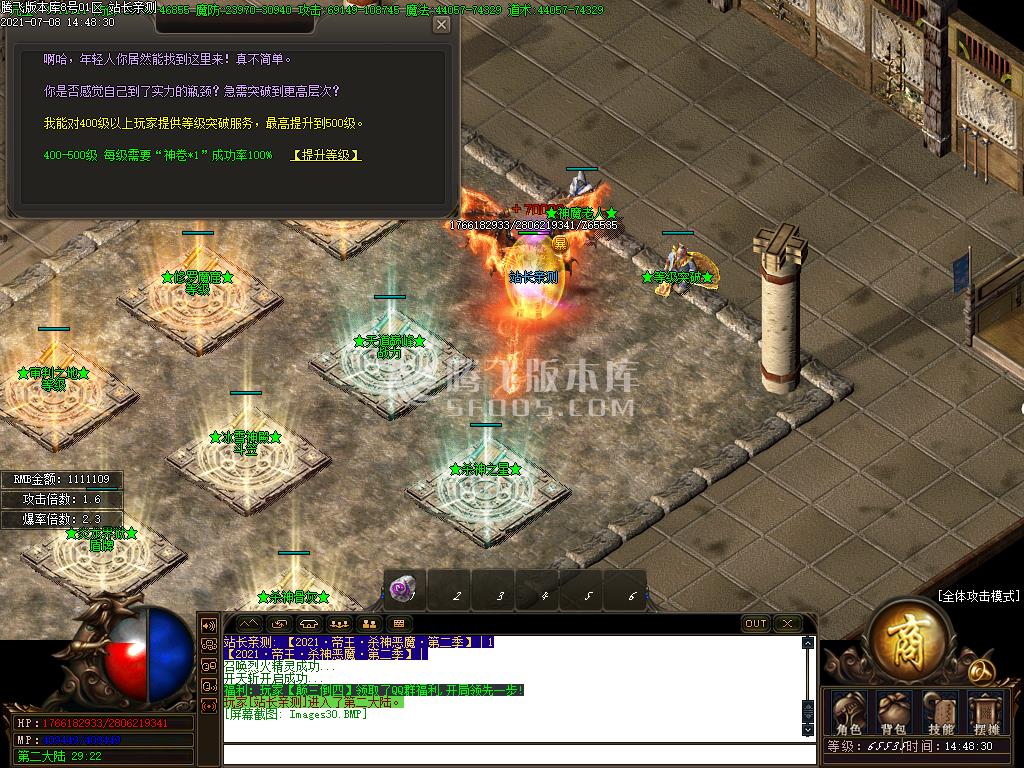
Task: Click the three-person group icon above chat
Action: click(338, 624)
